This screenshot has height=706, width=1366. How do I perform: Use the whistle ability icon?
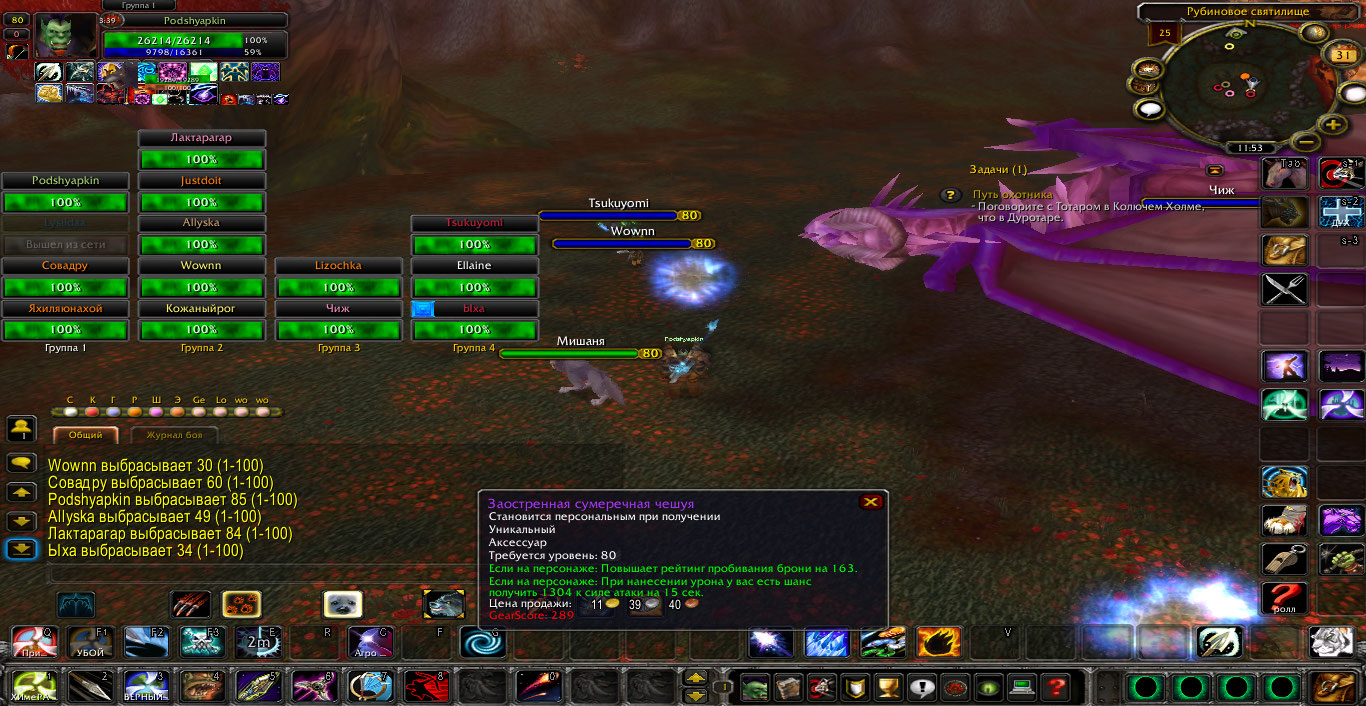(x=1284, y=558)
